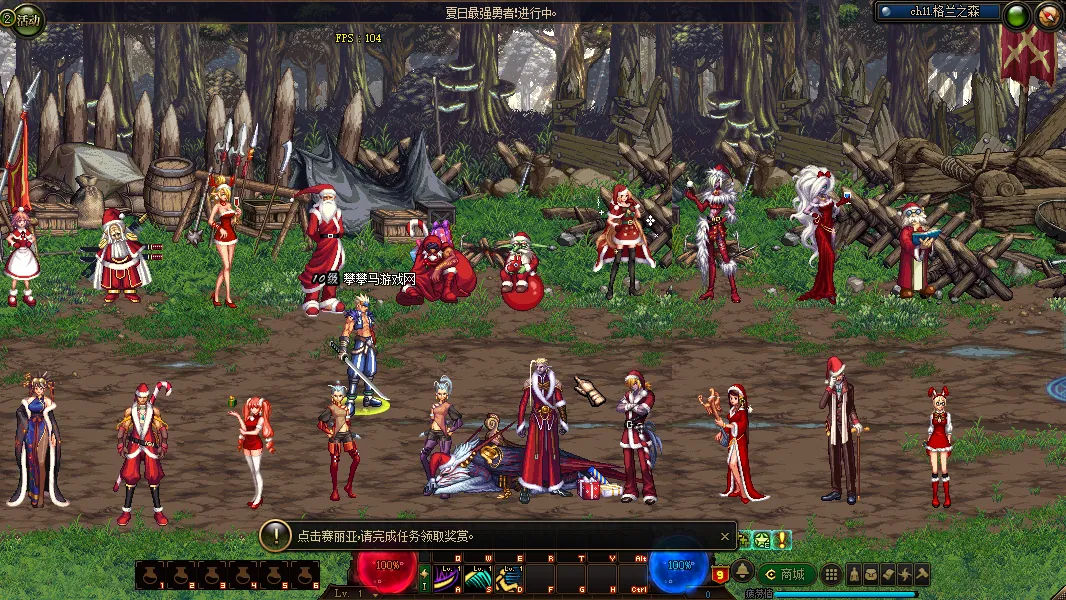
Task: Activate the yellow-blue guard skill icon
Action: tap(509, 577)
